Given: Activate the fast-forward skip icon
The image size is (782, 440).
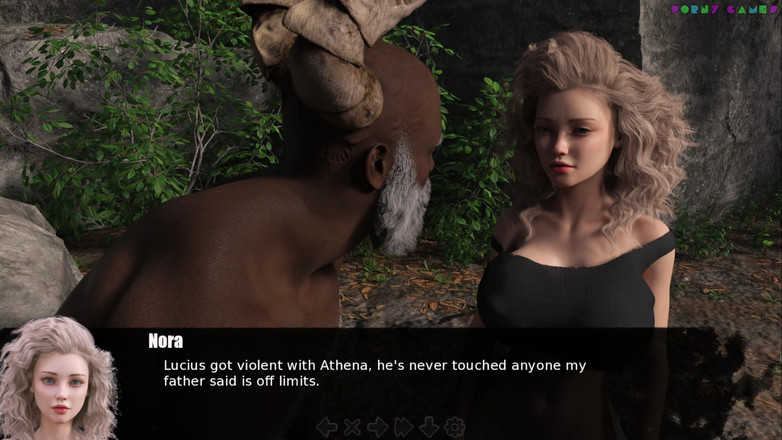Looking at the screenshot, I should pos(403,427).
